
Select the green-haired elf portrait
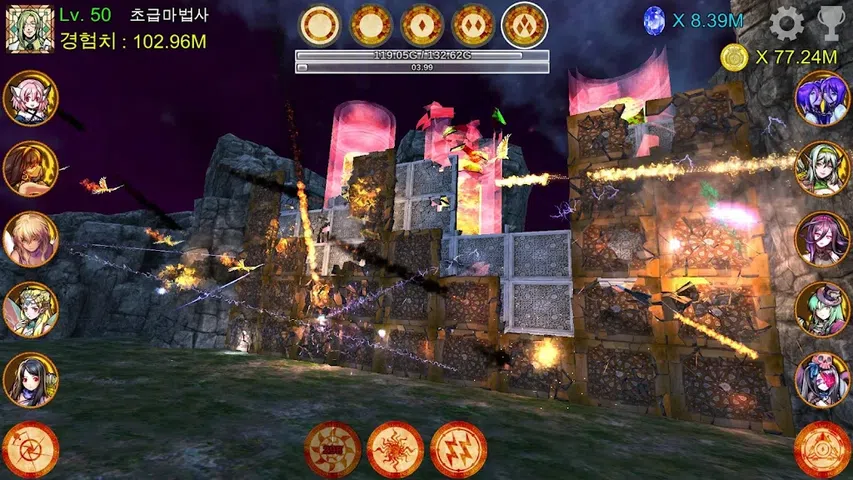[822, 168]
